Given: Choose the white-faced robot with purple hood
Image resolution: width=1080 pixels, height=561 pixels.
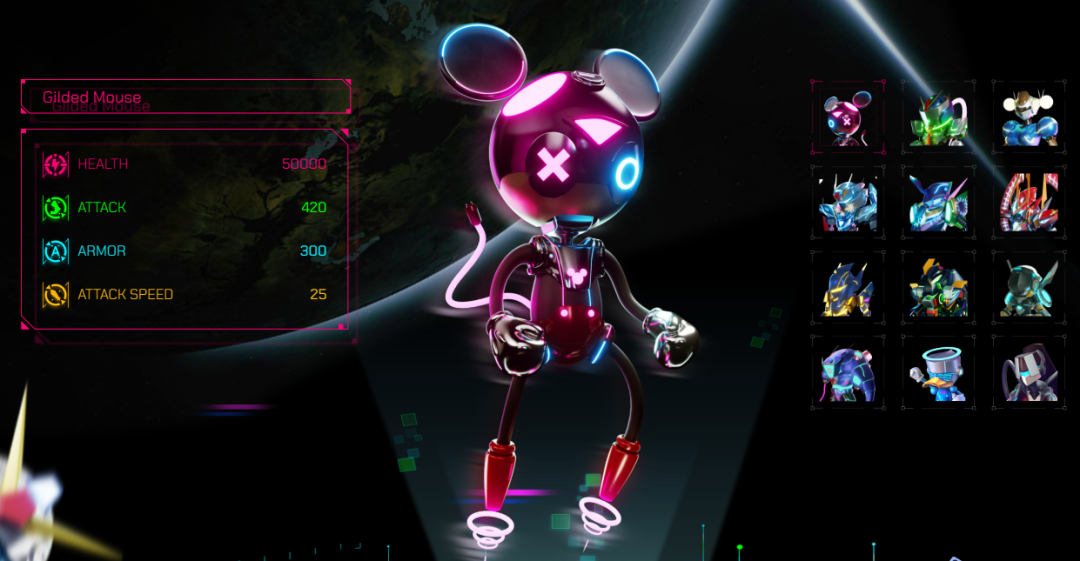Looking at the screenshot, I should [x=1028, y=373].
